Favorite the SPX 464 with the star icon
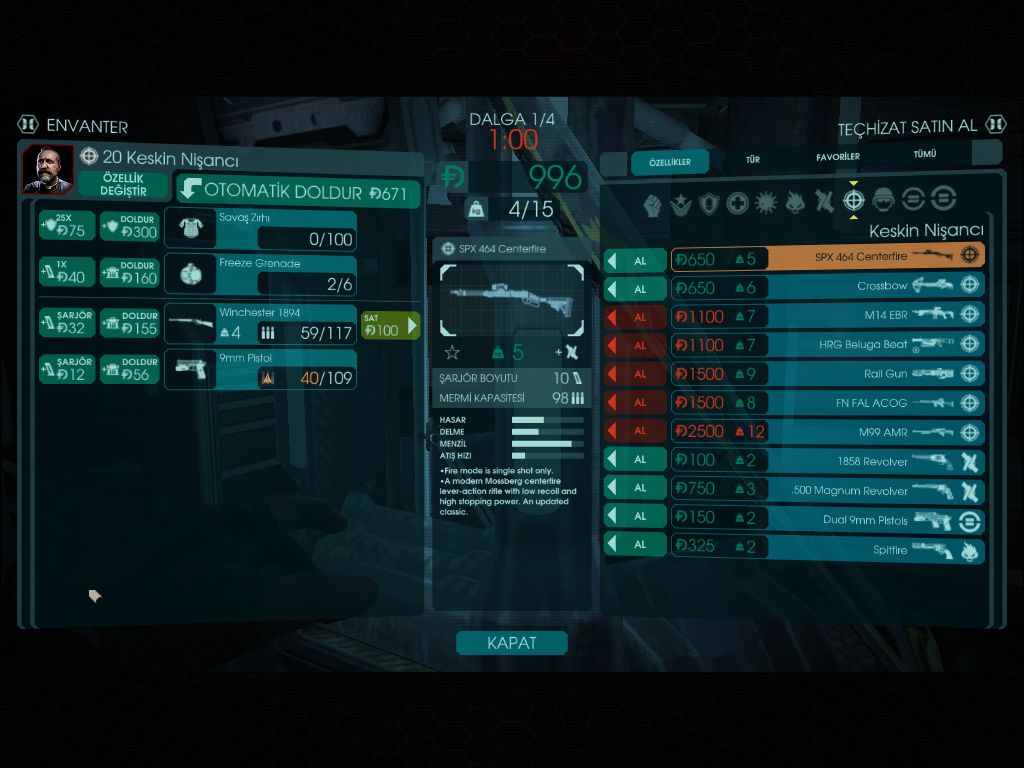The width and height of the screenshot is (1024, 768). tap(452, 352)
